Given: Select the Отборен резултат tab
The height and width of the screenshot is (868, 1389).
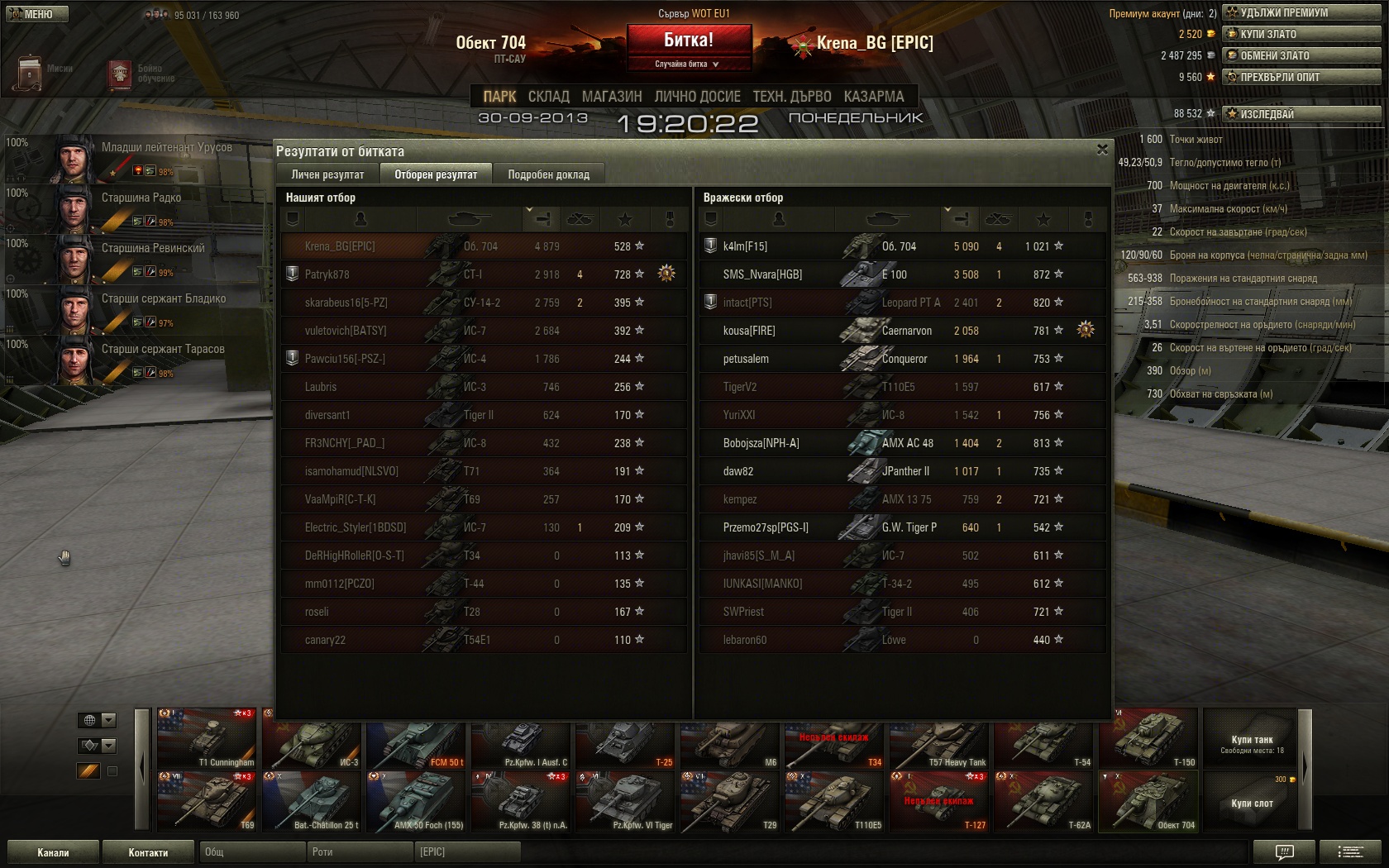Looking at the screenshot, I should point(436,174).
